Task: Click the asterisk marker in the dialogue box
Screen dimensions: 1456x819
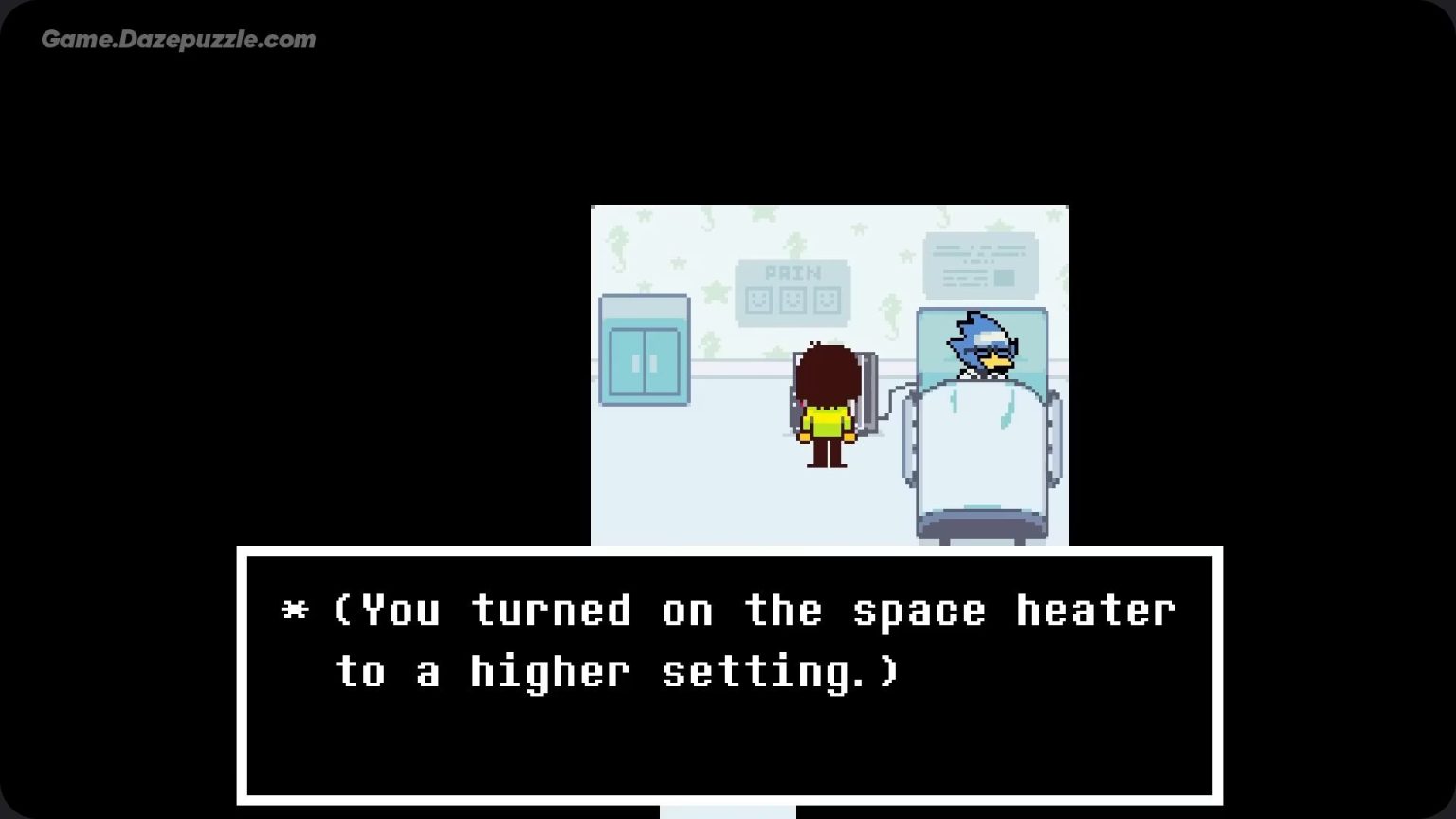Action: pos(297,610)
